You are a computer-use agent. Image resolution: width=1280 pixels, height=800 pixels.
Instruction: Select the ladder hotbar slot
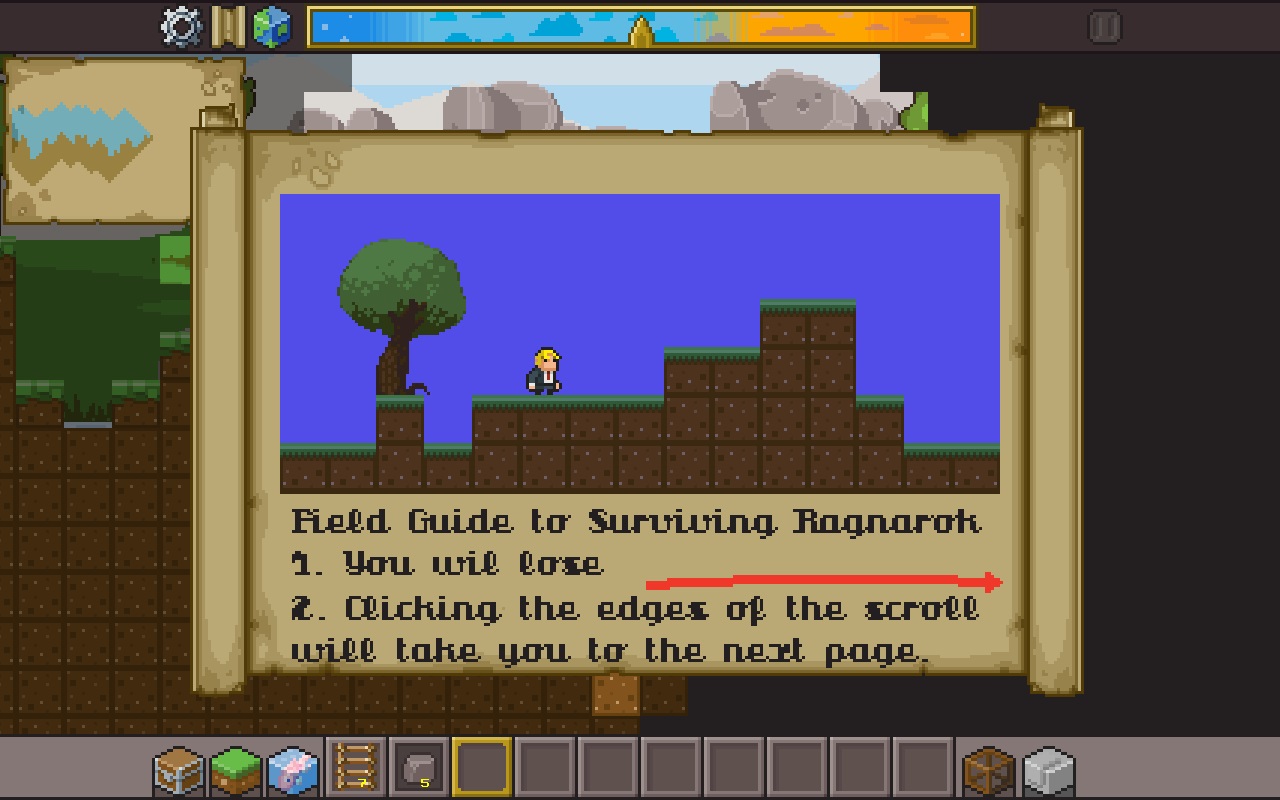click(x=356, y=768)
